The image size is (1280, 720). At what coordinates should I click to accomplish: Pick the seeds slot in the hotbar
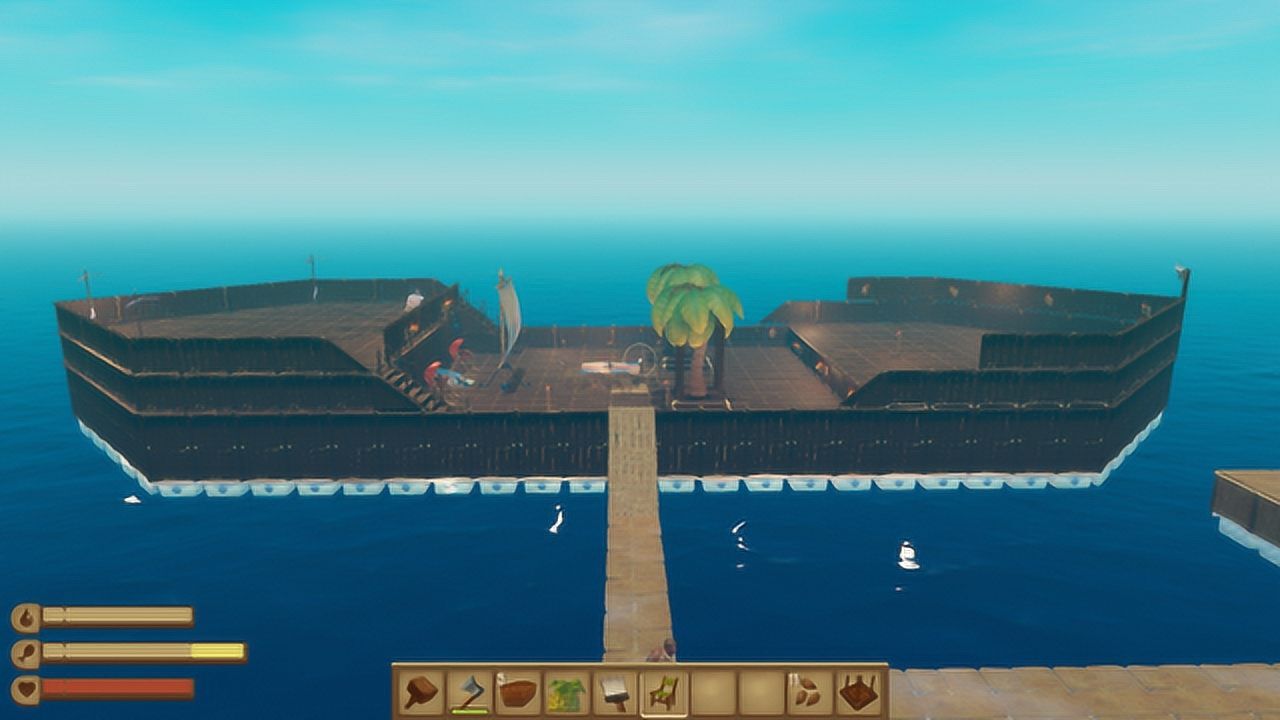(809, 692)
